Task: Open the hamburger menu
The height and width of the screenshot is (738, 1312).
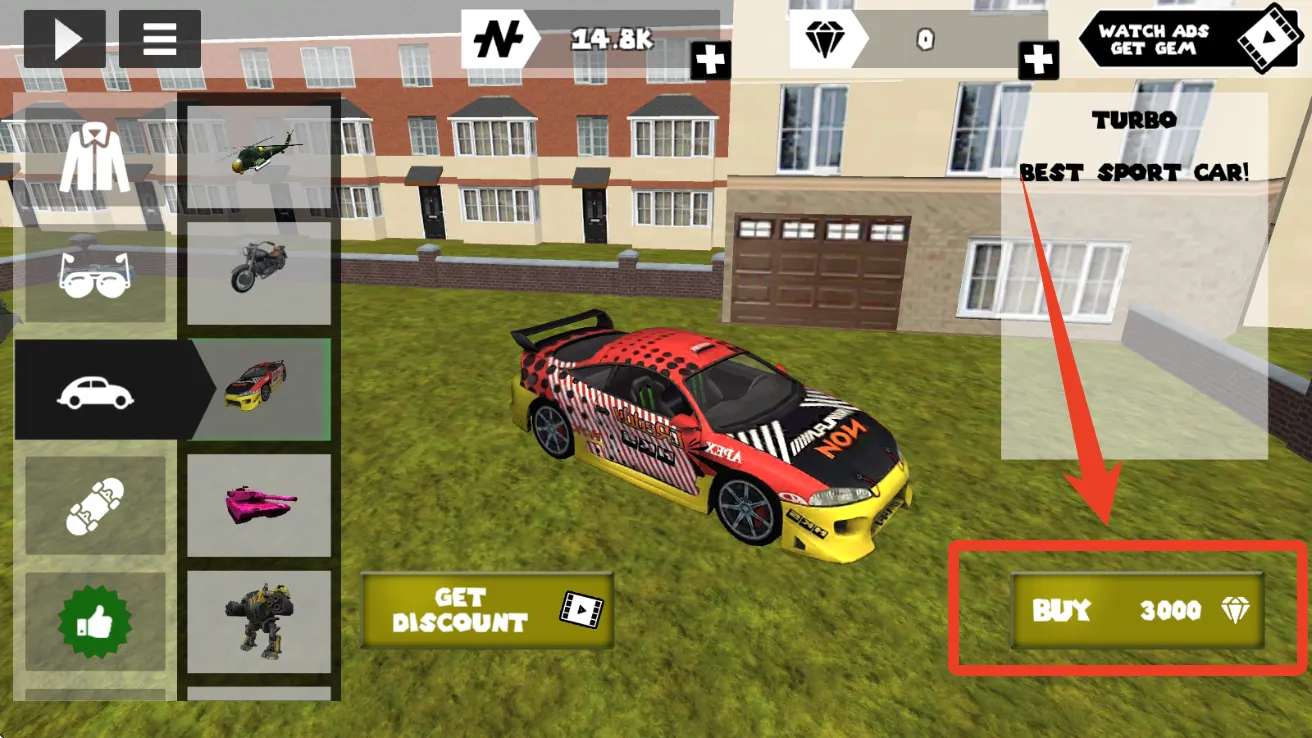Action: click(160, 39)
